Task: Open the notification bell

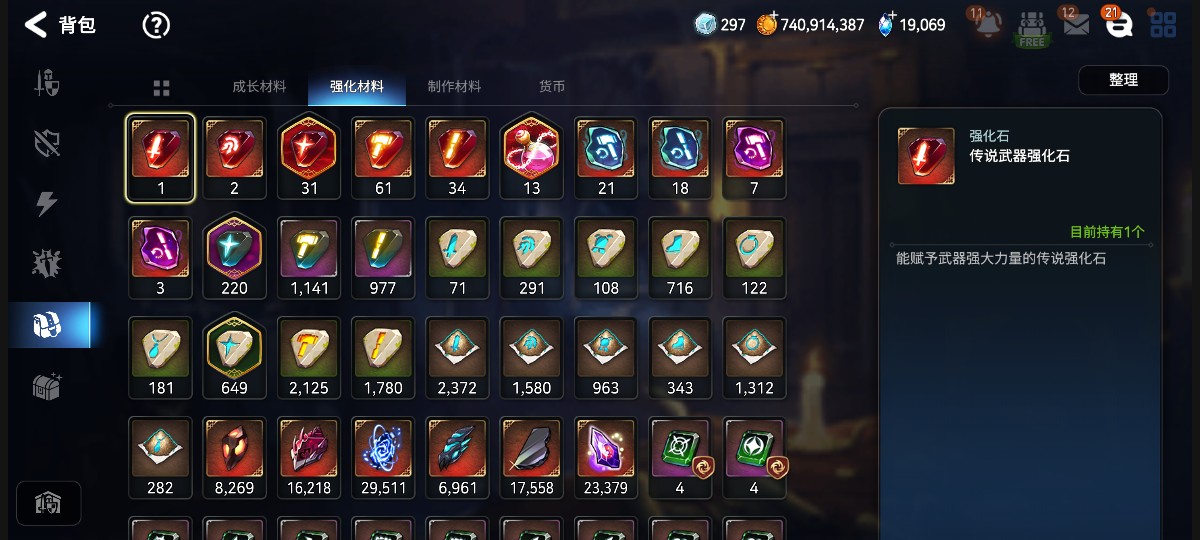Action: pyautogui.click(x=988, y=25)
